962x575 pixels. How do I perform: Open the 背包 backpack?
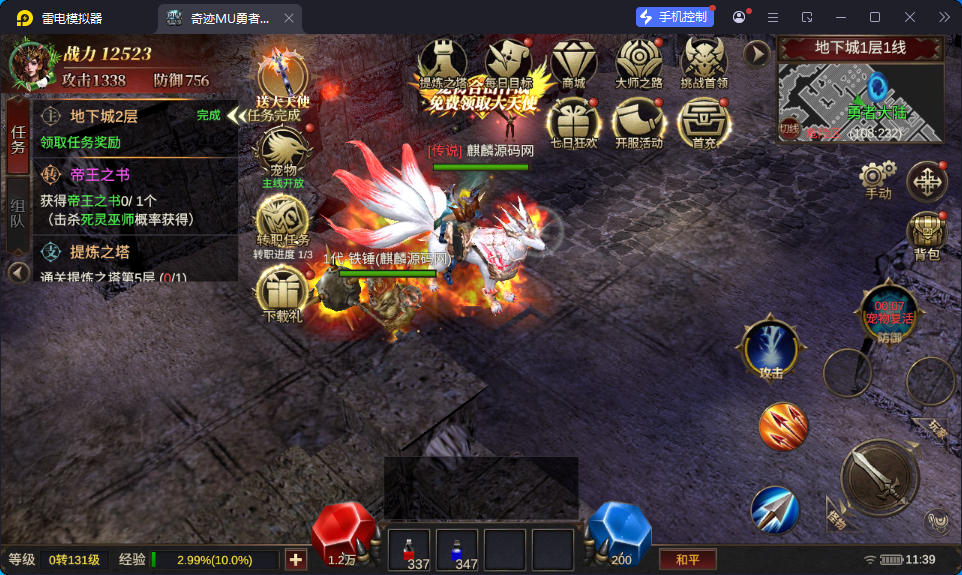click(926, 234)
